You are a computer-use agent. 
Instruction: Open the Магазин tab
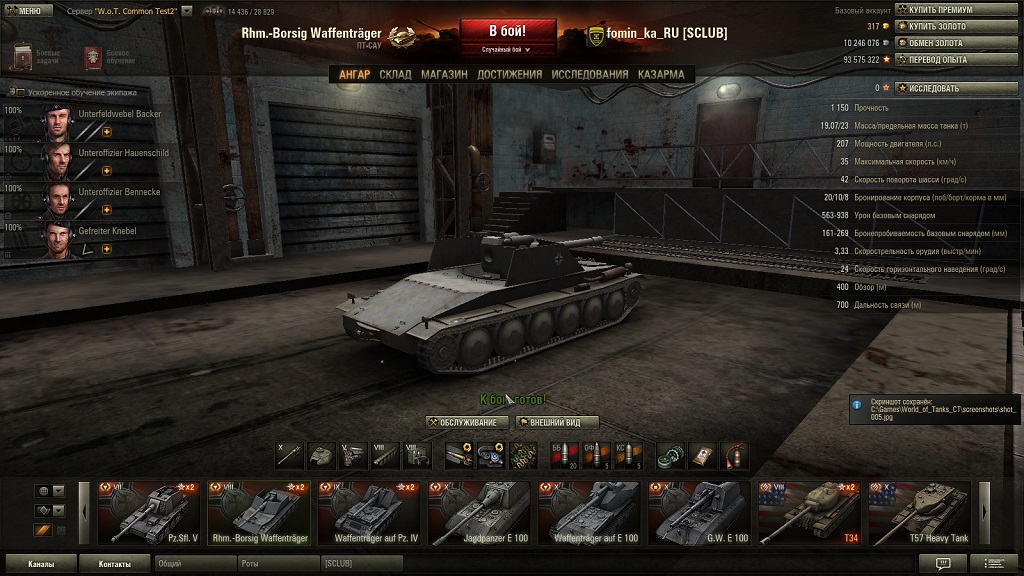pyautogui.click(x=444, y=74)
